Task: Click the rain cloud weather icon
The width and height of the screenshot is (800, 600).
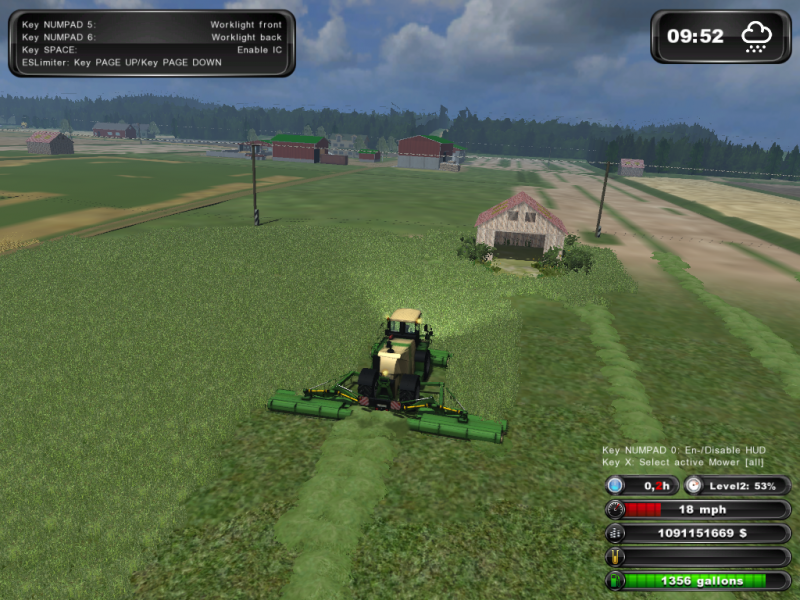Action: click(x=755, y=37)
